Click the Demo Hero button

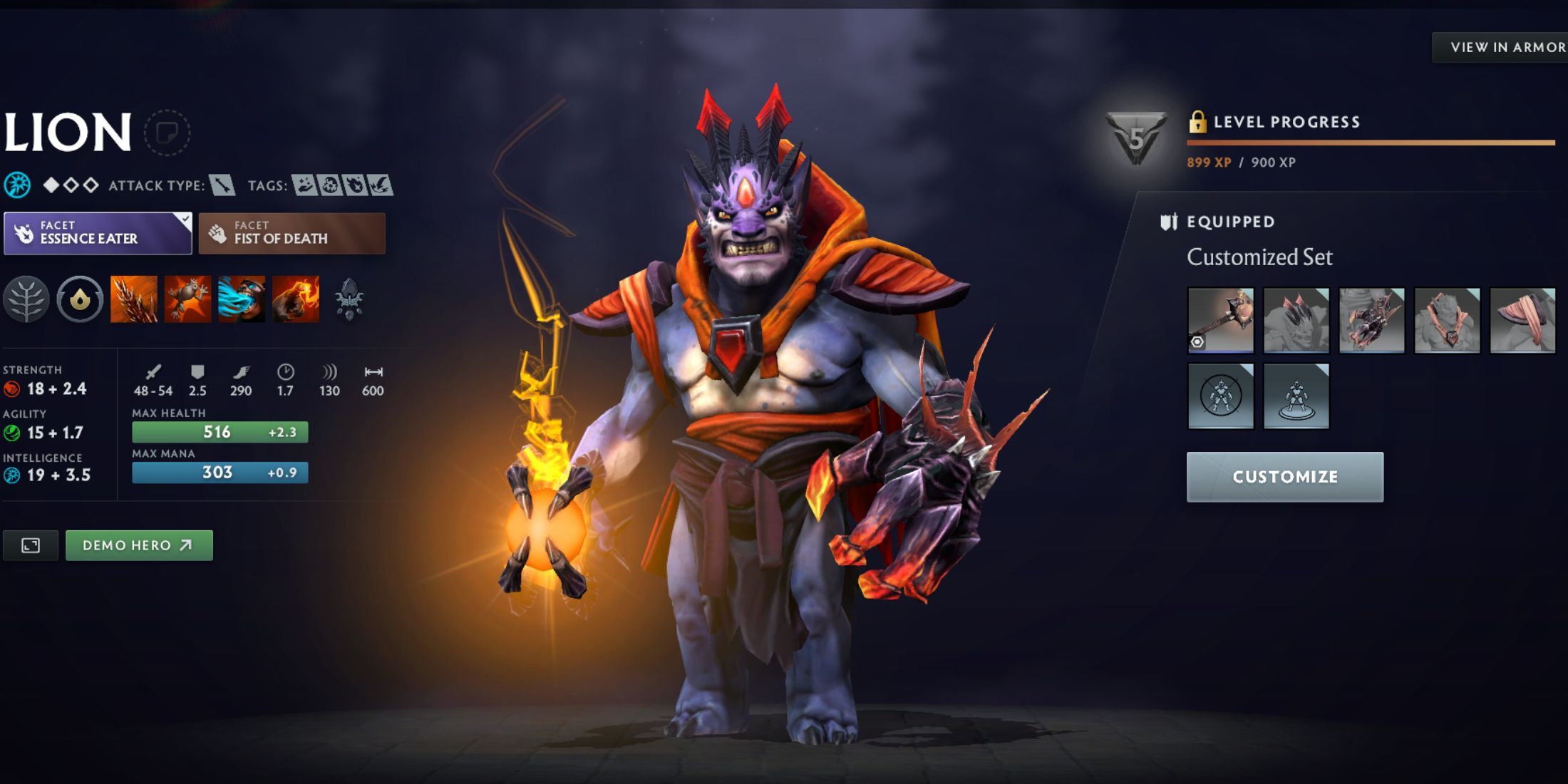pos(139,545)
